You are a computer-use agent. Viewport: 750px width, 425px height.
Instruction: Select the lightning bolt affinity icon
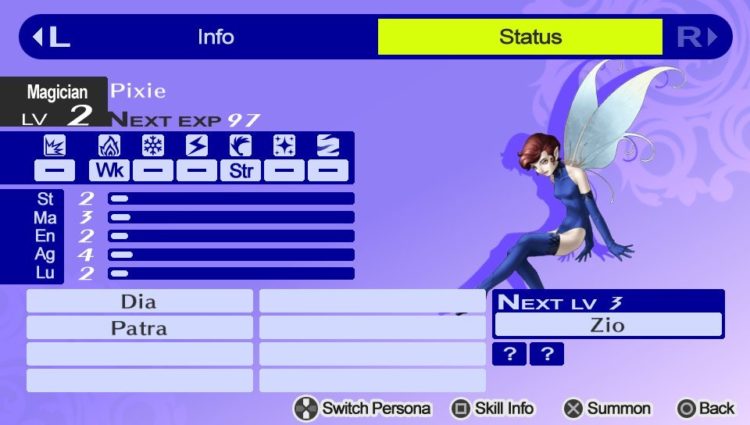tap(196, 146)
